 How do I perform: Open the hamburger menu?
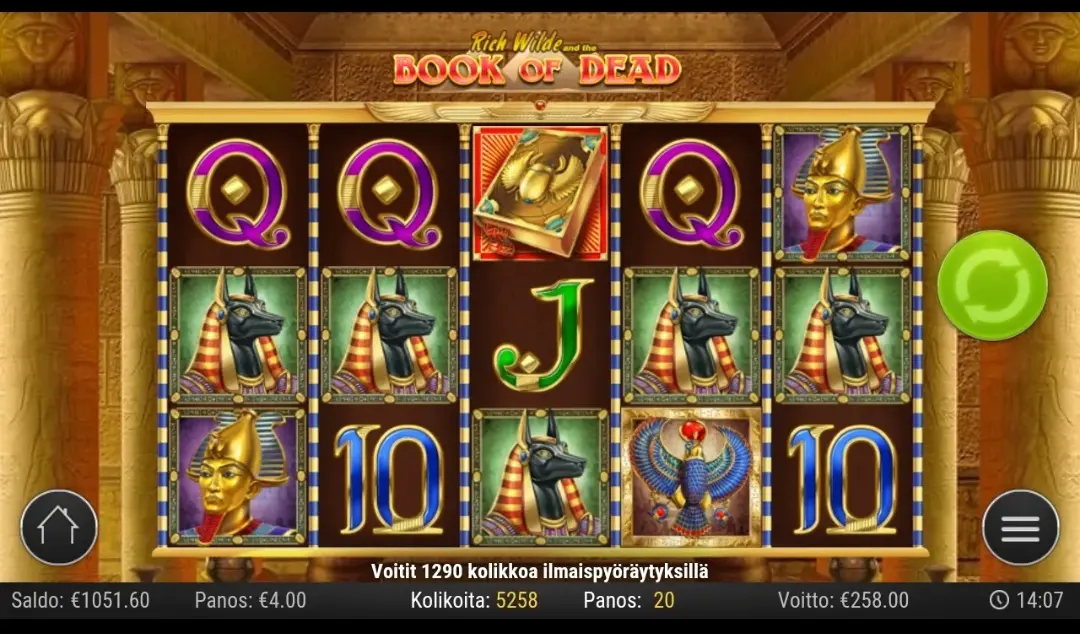pyautogui.click(x=1019, y=528)
